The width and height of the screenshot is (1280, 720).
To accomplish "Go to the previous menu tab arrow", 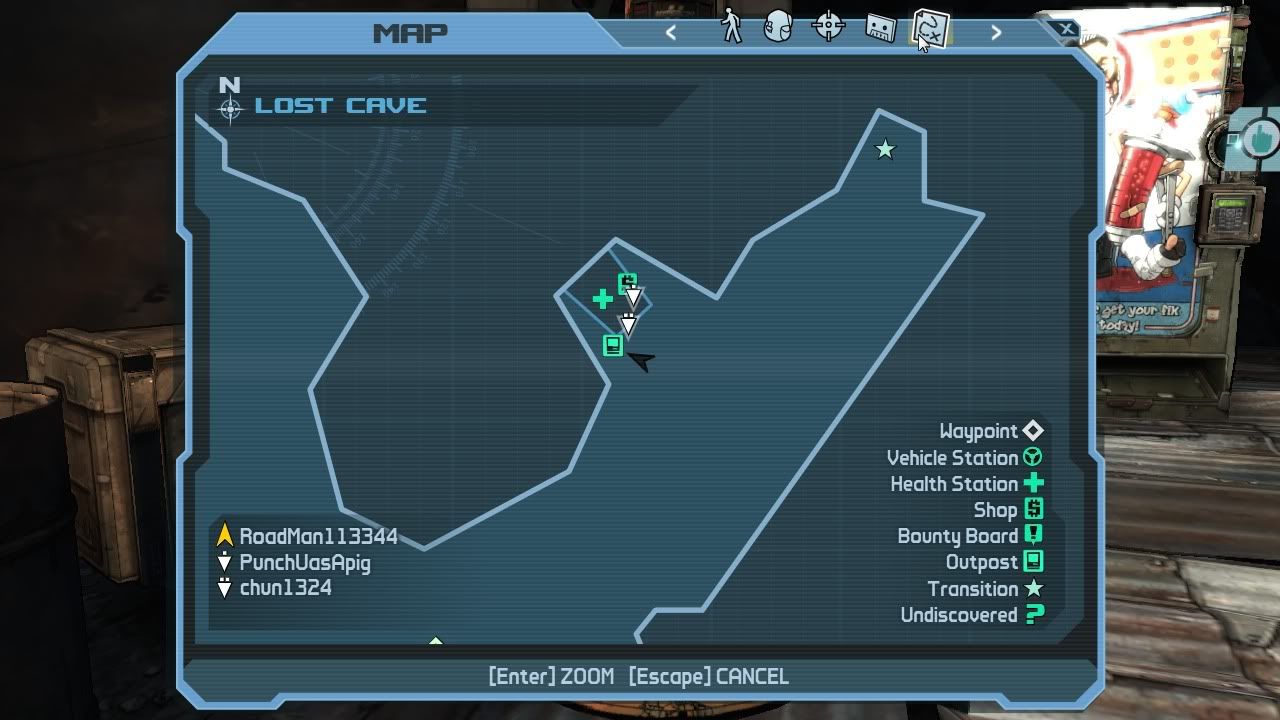I will coord(671,32).
